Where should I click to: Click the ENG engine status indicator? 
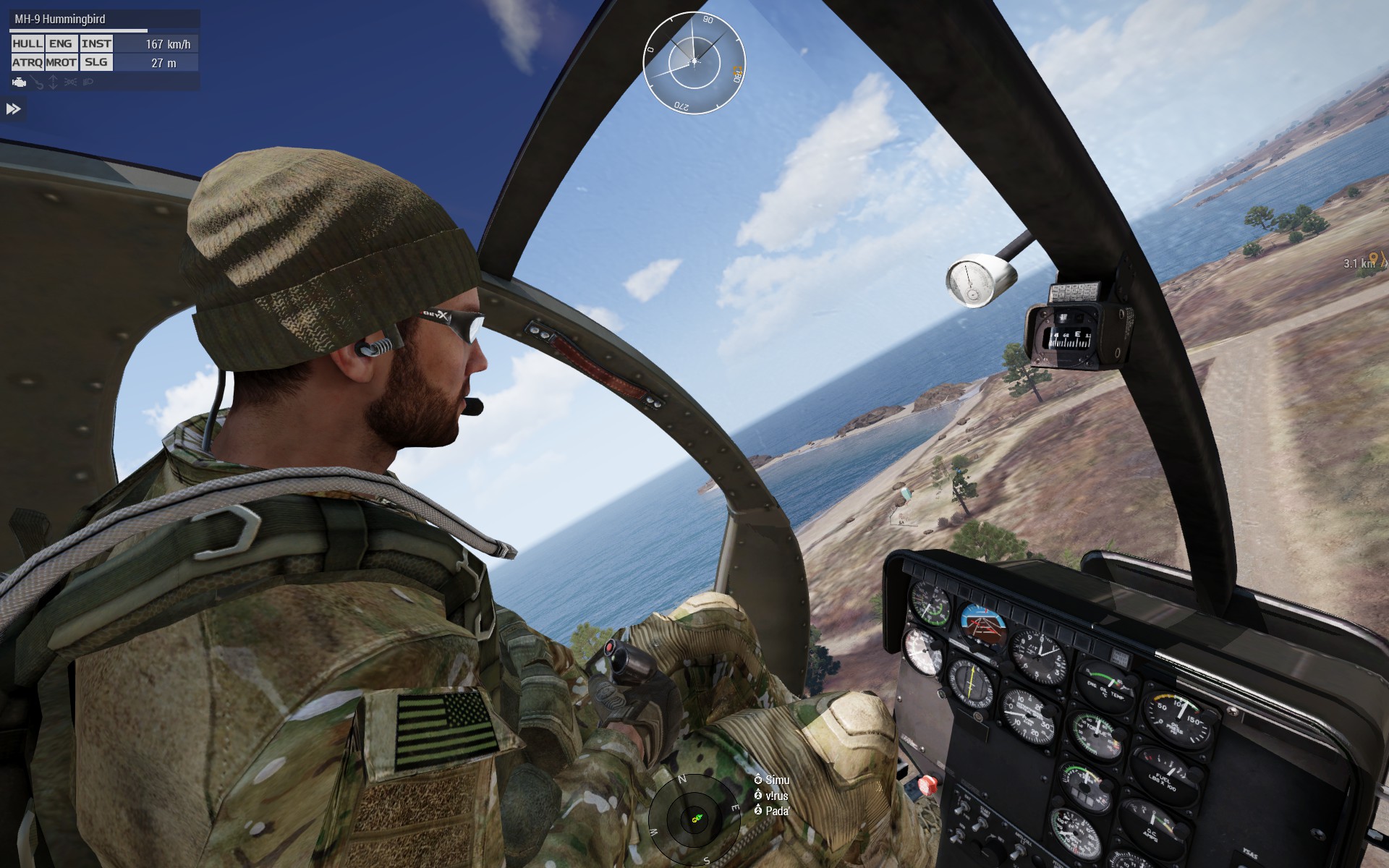[x=61, y=44]
